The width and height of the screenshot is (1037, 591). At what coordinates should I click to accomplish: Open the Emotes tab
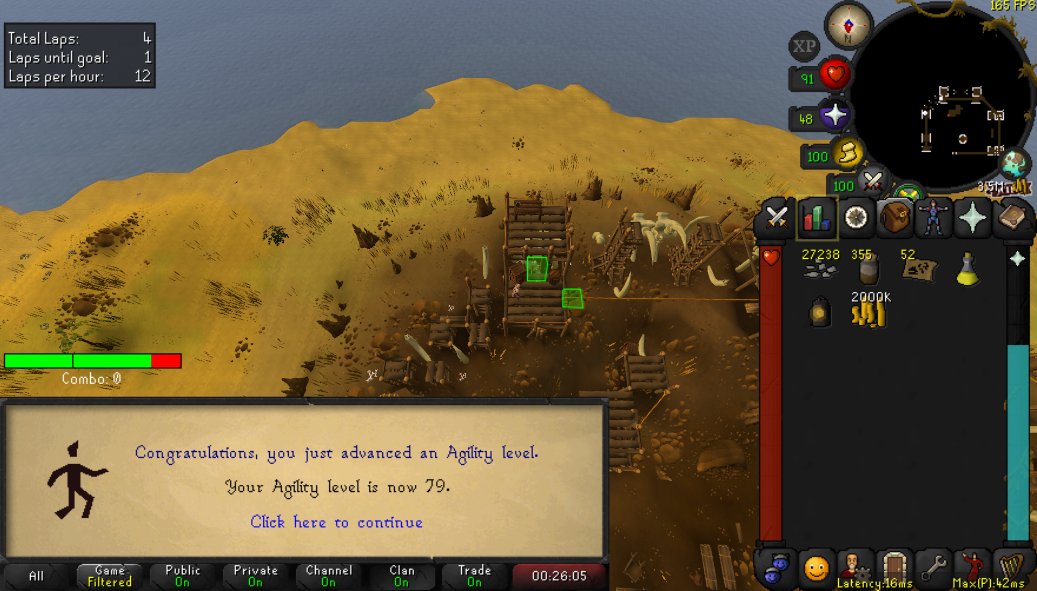point(972,569)
